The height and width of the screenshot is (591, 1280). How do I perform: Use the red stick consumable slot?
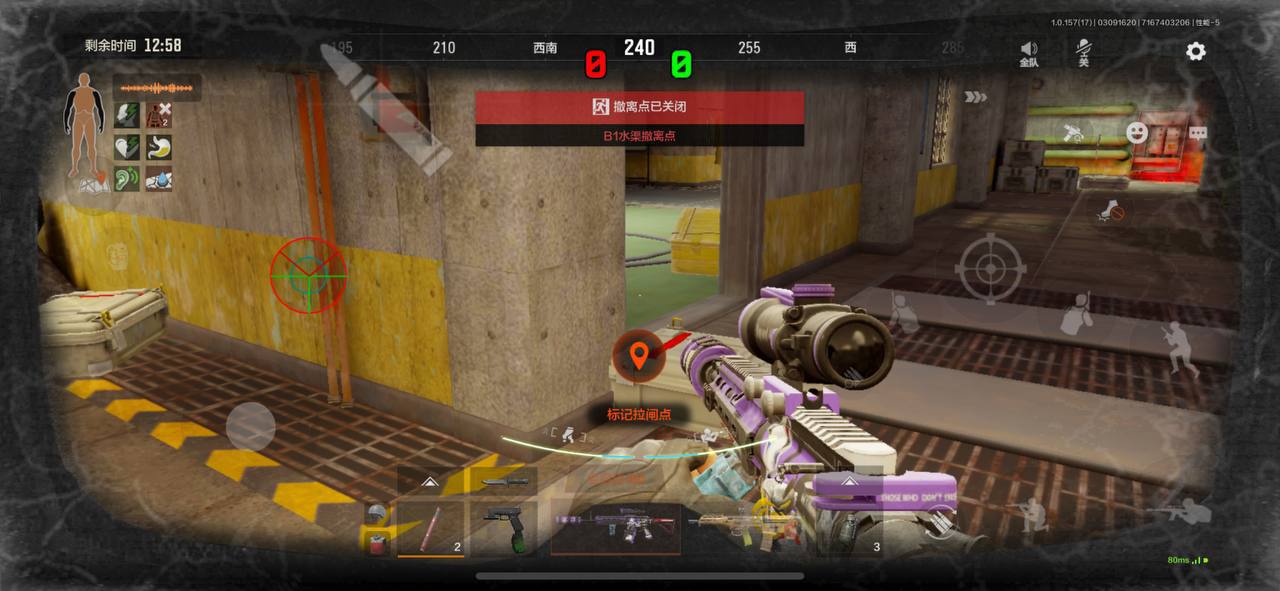431,527
